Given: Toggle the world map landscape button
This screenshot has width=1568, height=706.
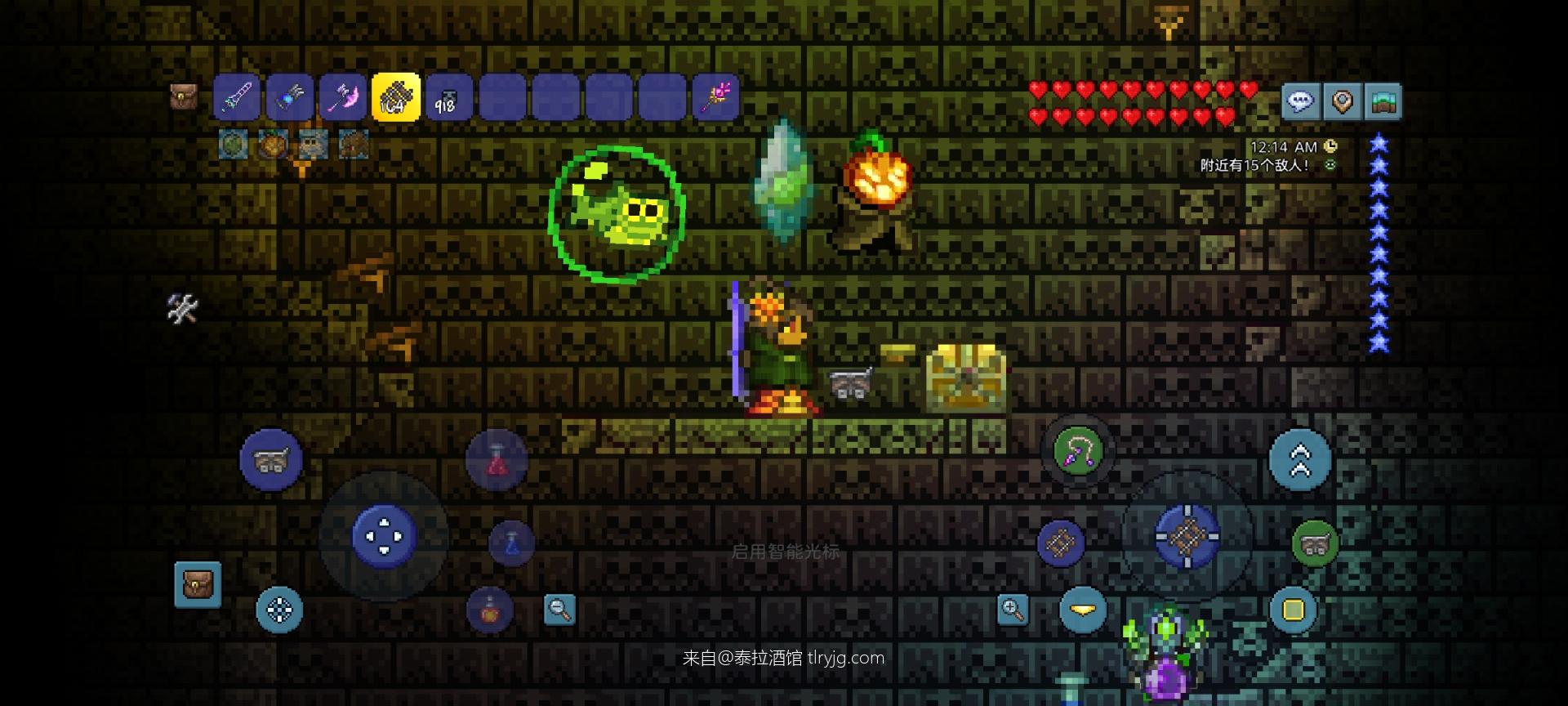Looking at the screenshot, I should (1383, 102).
